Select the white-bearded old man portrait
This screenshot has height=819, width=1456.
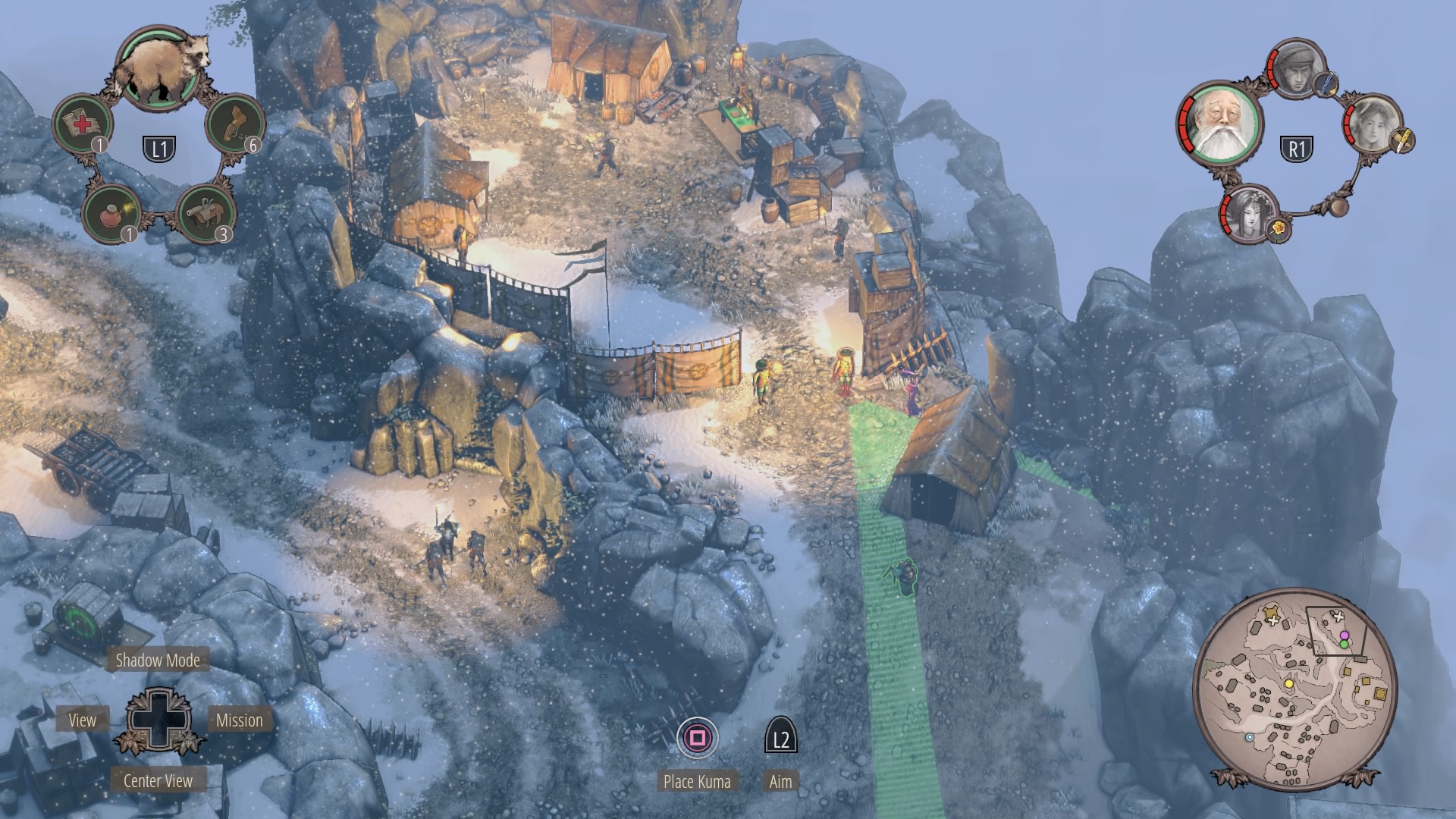[x=1219, y=123]
